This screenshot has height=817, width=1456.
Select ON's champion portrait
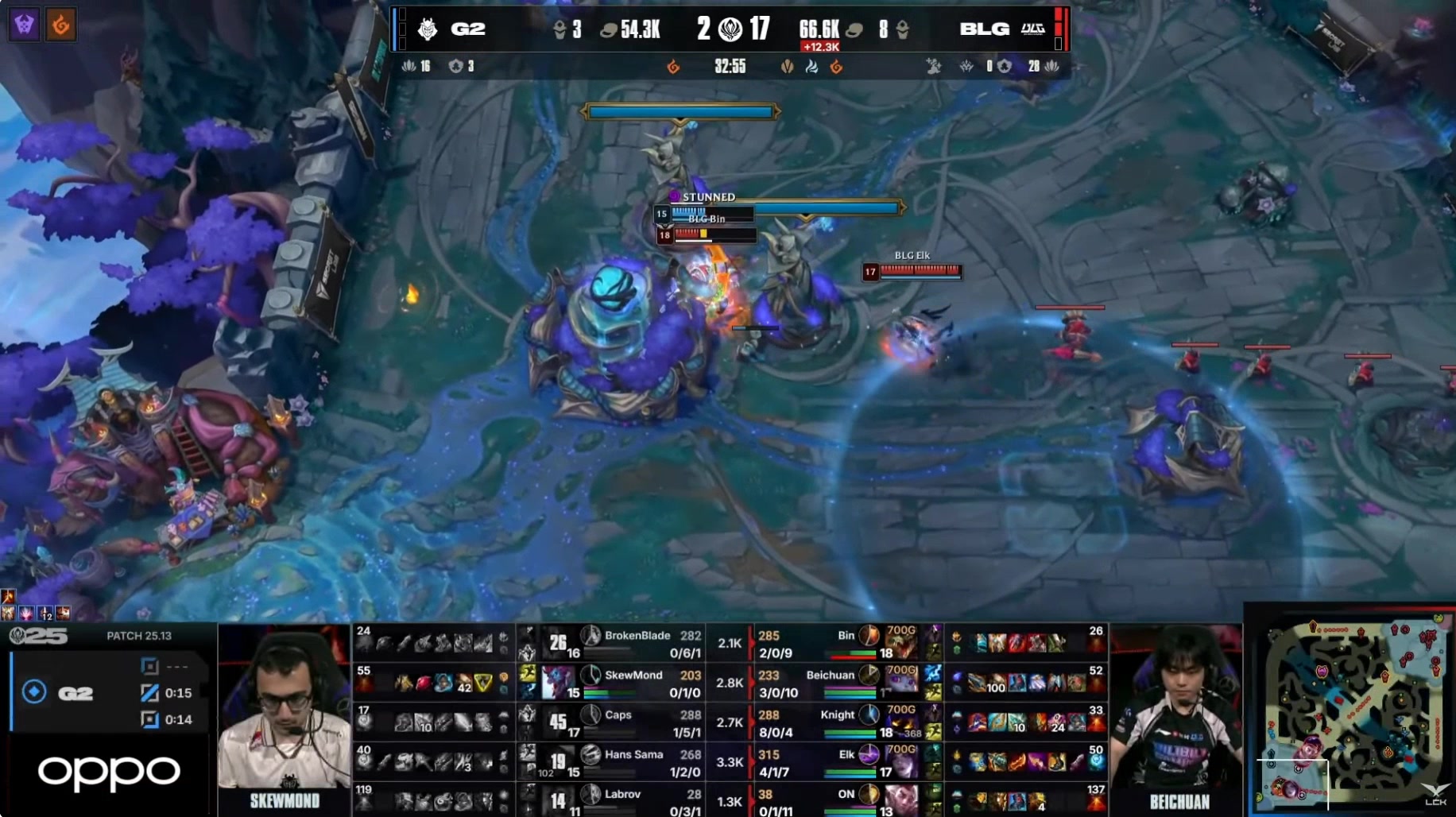point(900,799)
